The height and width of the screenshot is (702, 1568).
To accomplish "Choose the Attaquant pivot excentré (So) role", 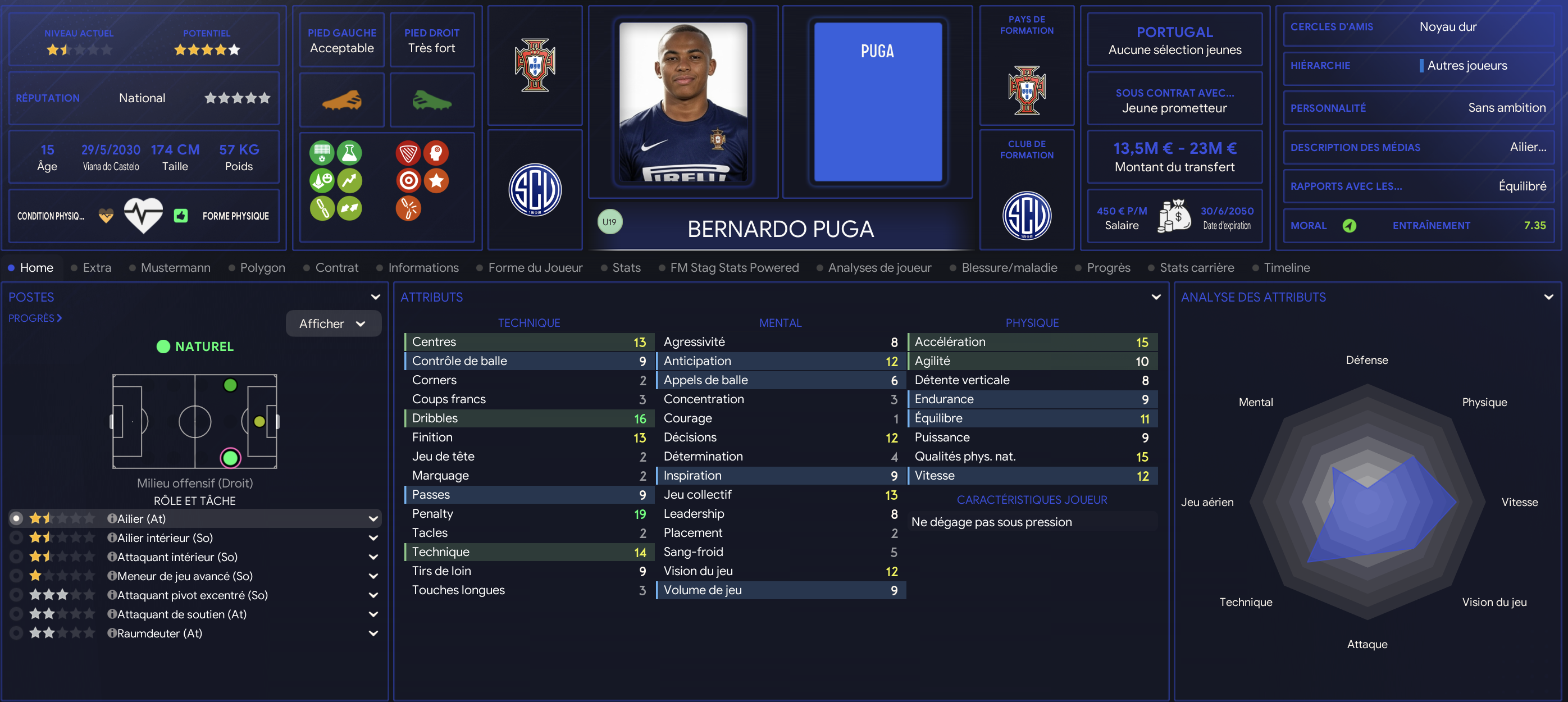I will 192,595.
